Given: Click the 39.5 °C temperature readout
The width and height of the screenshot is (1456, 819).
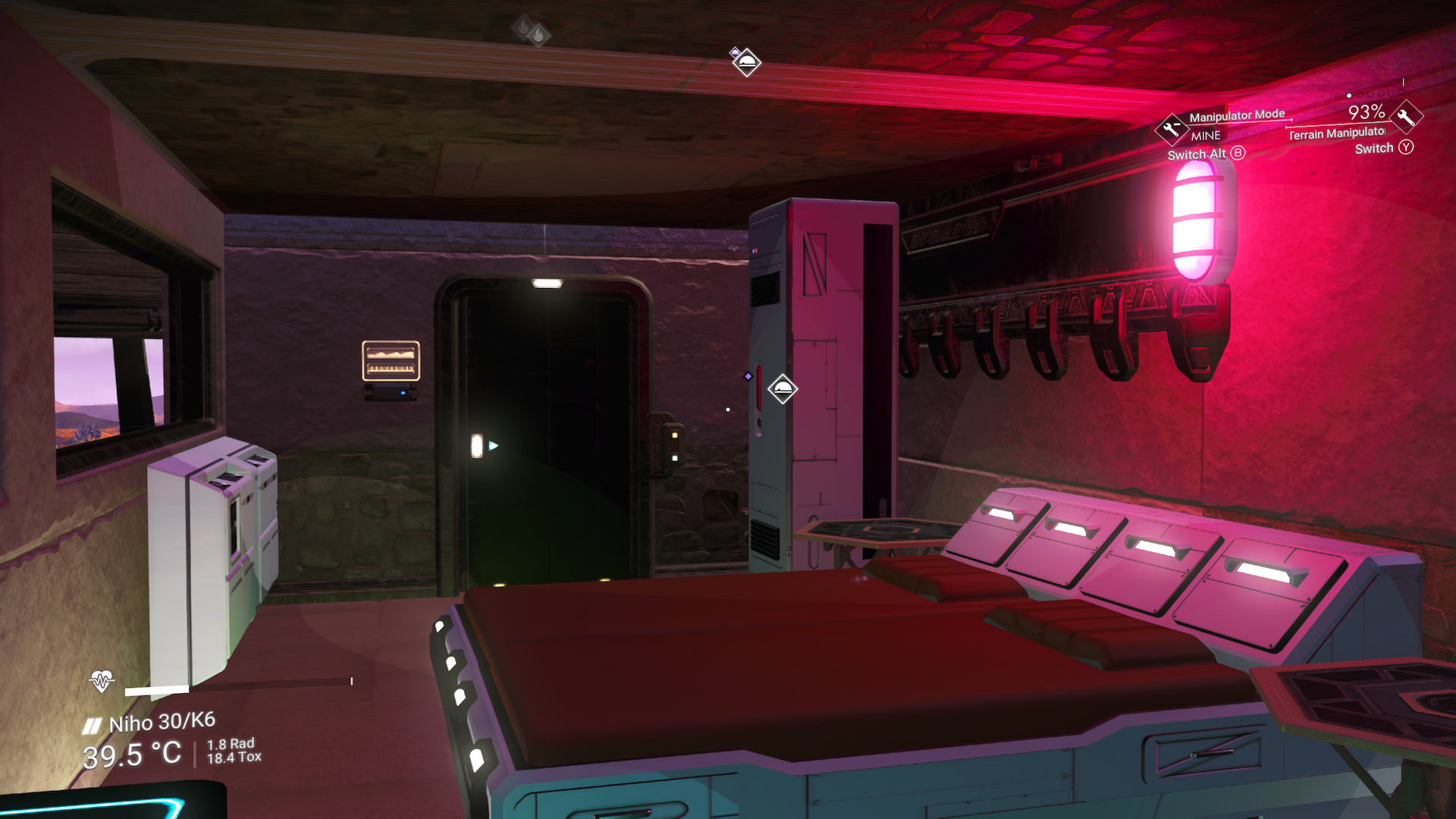Looking at the screenshot, I should click(130, 753).
